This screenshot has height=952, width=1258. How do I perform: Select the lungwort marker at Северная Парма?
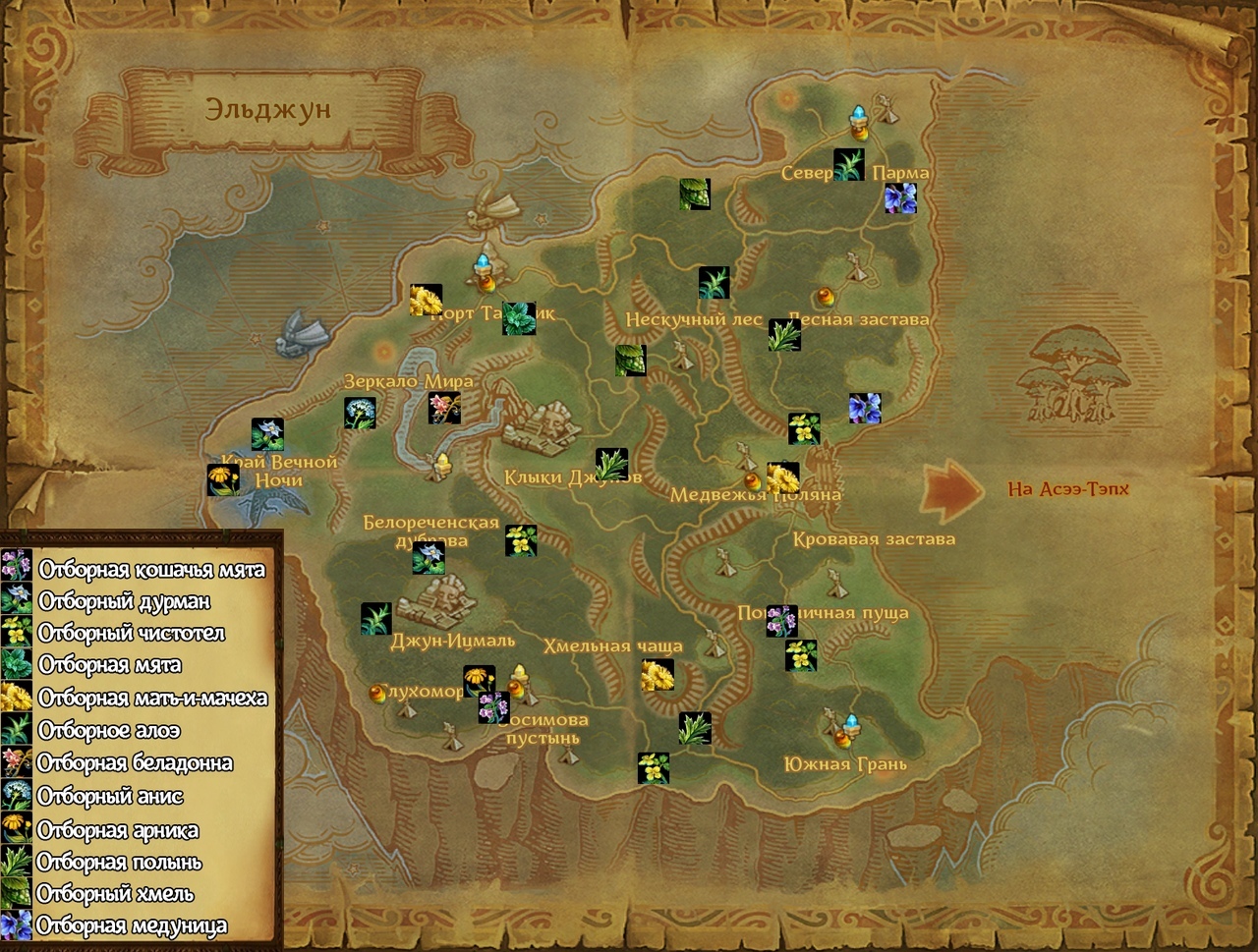(x=899, y=197)
